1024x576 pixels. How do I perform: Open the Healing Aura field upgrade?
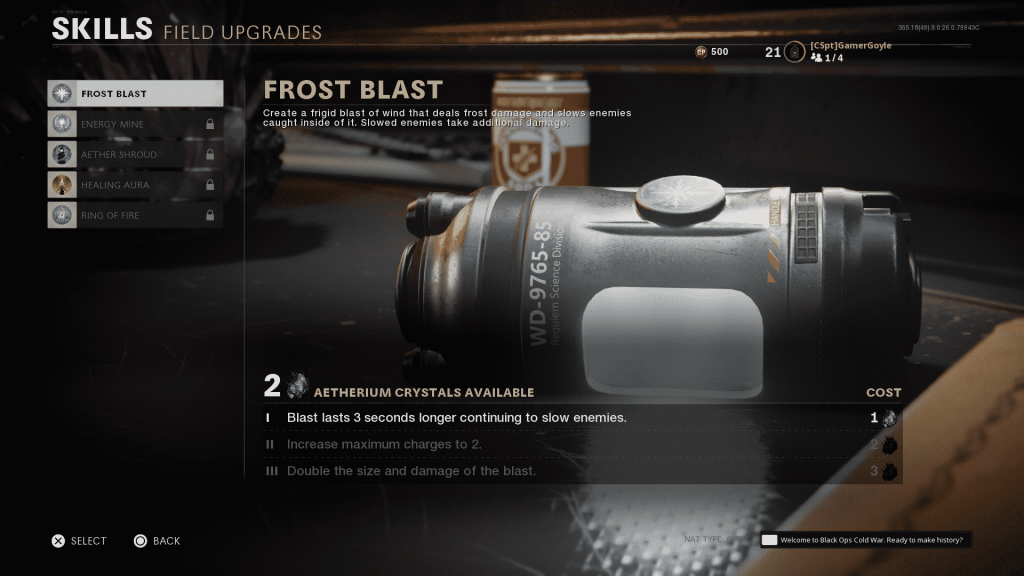(x=135, y=185)
